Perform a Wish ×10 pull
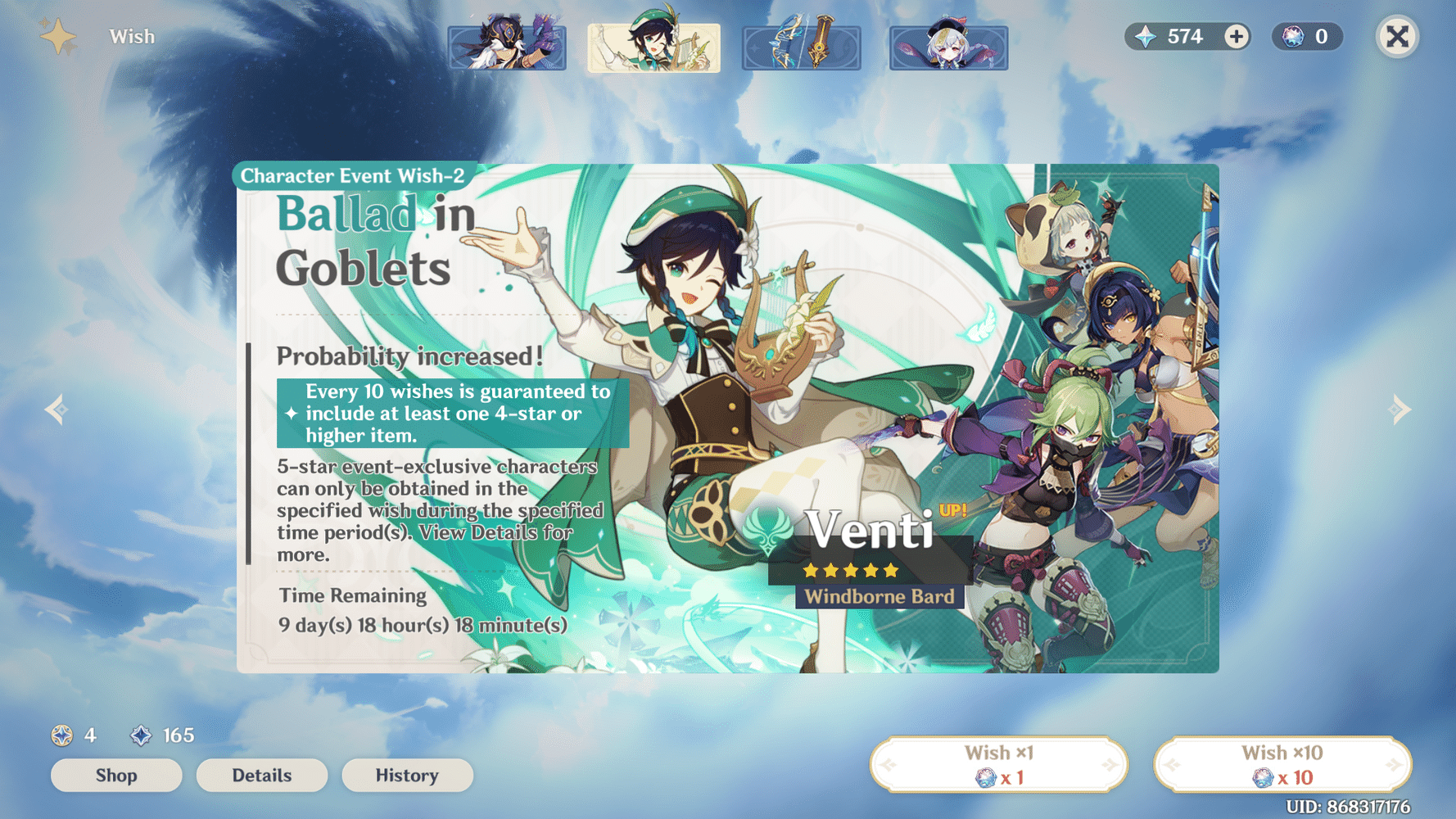1456x819 pixels. [x=1282, y=763]
